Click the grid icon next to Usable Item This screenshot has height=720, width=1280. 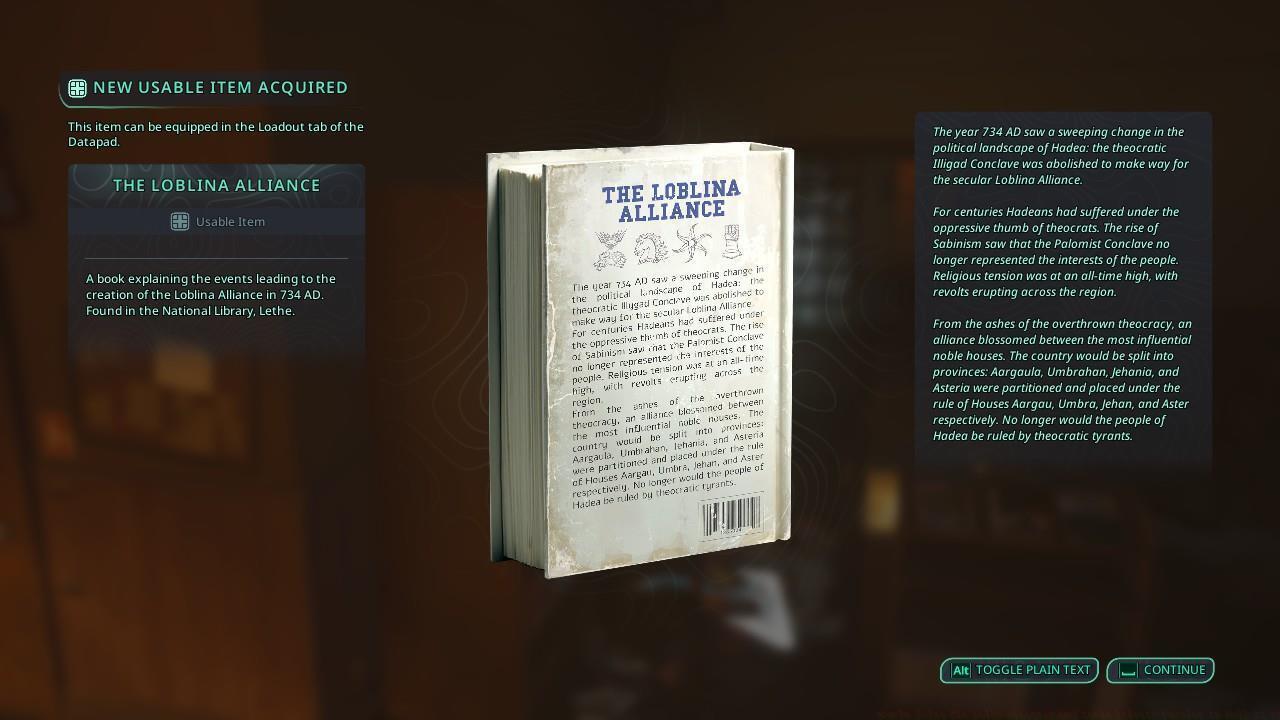point(180,221)
